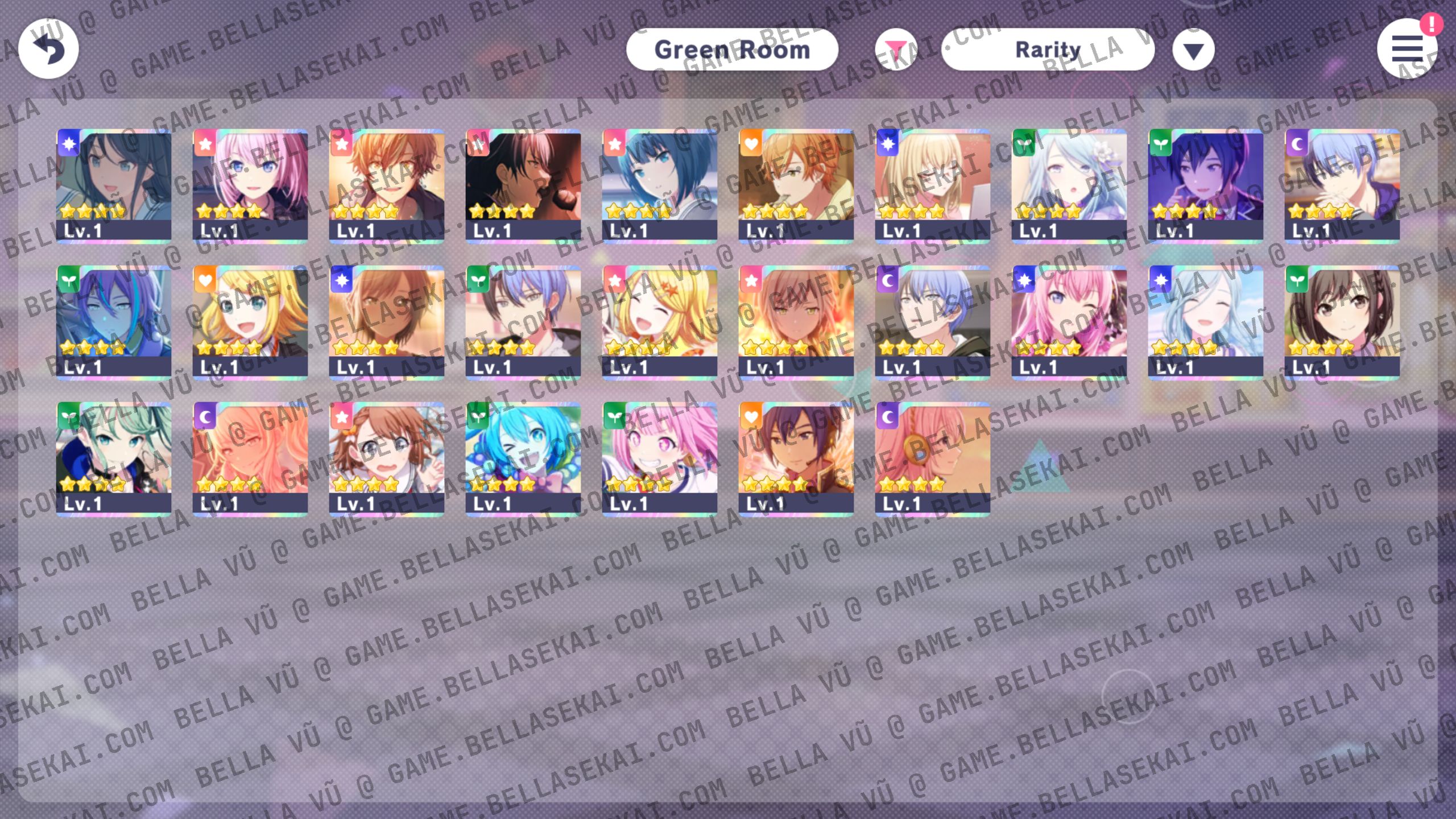Tap the back arrow to return
This screenshot has height=819, width=1456.
pyautogui.click(x=48, y=49)
